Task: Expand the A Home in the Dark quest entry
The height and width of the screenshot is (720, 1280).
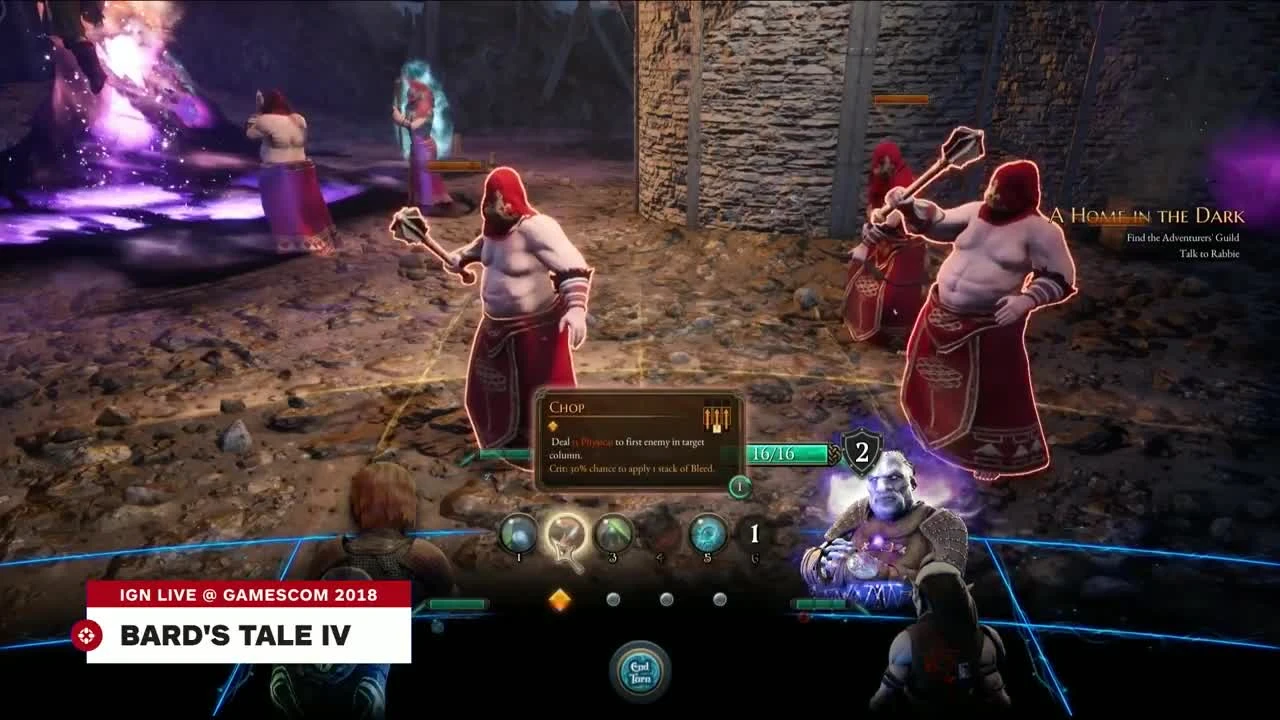Action: click(x=1145, y=214)
